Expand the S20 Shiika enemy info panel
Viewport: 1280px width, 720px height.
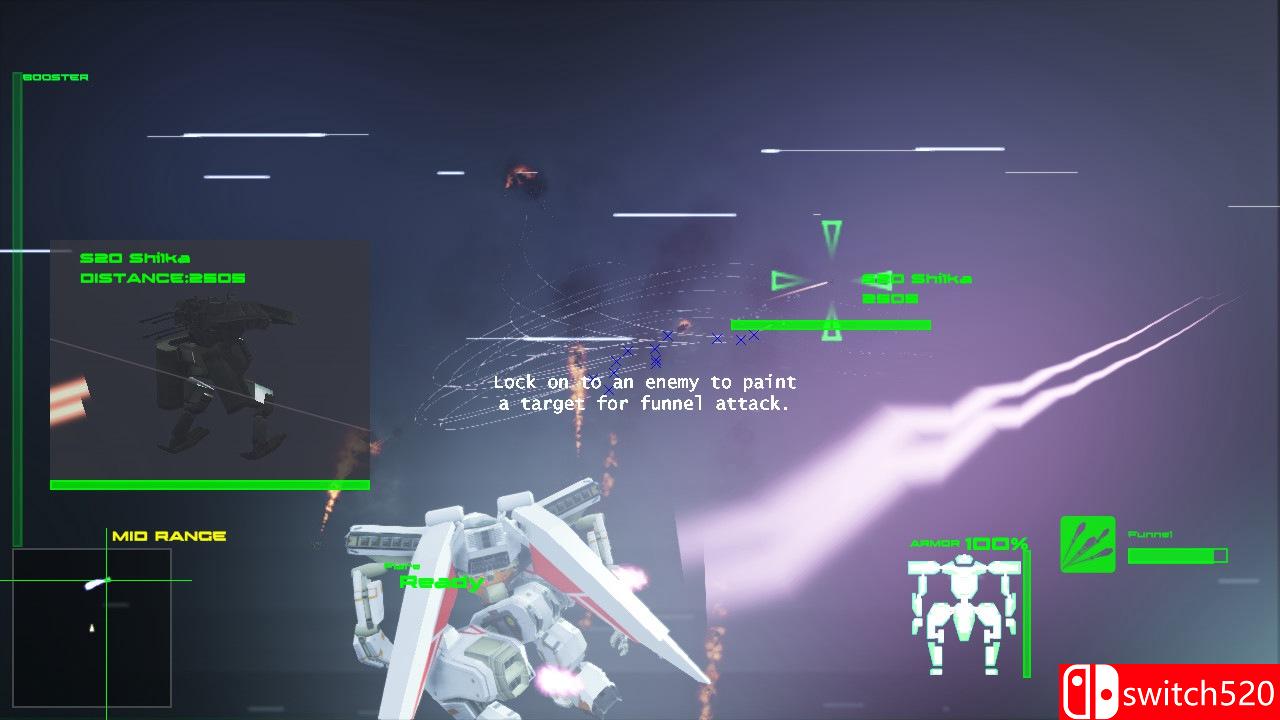click(210, 360)
